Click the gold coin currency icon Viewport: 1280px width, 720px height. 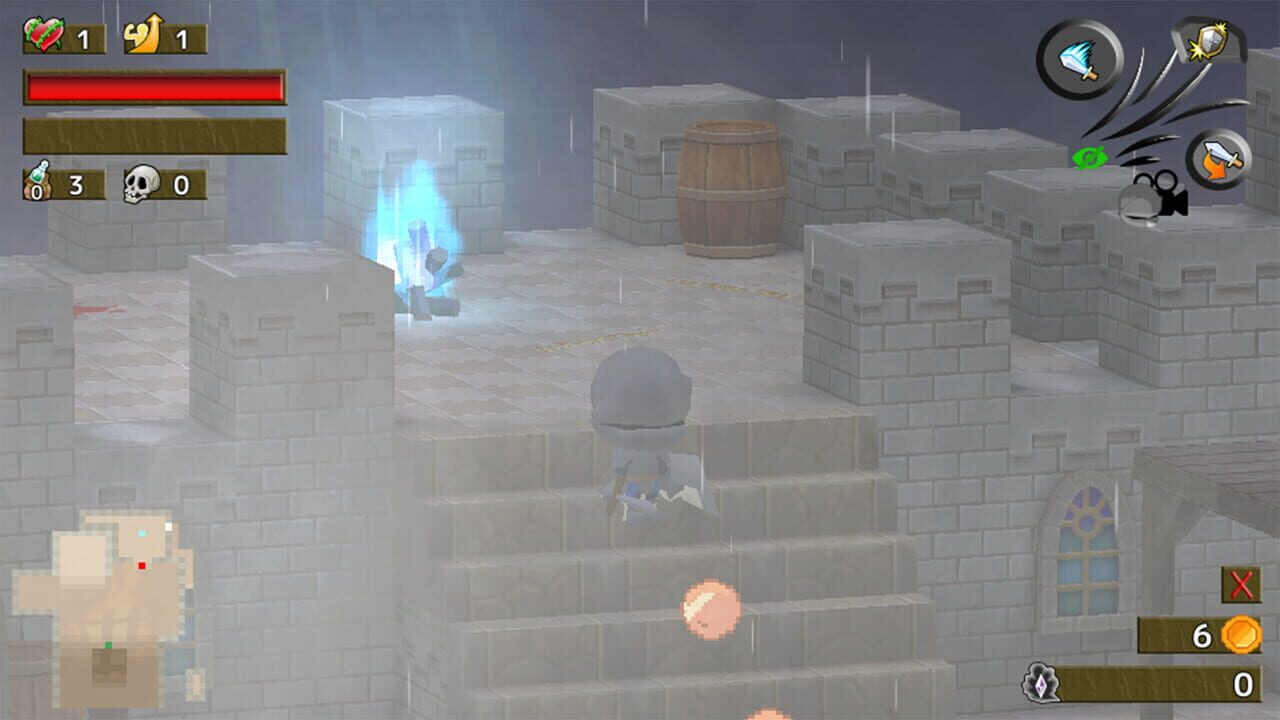[x=1240, y=635]
